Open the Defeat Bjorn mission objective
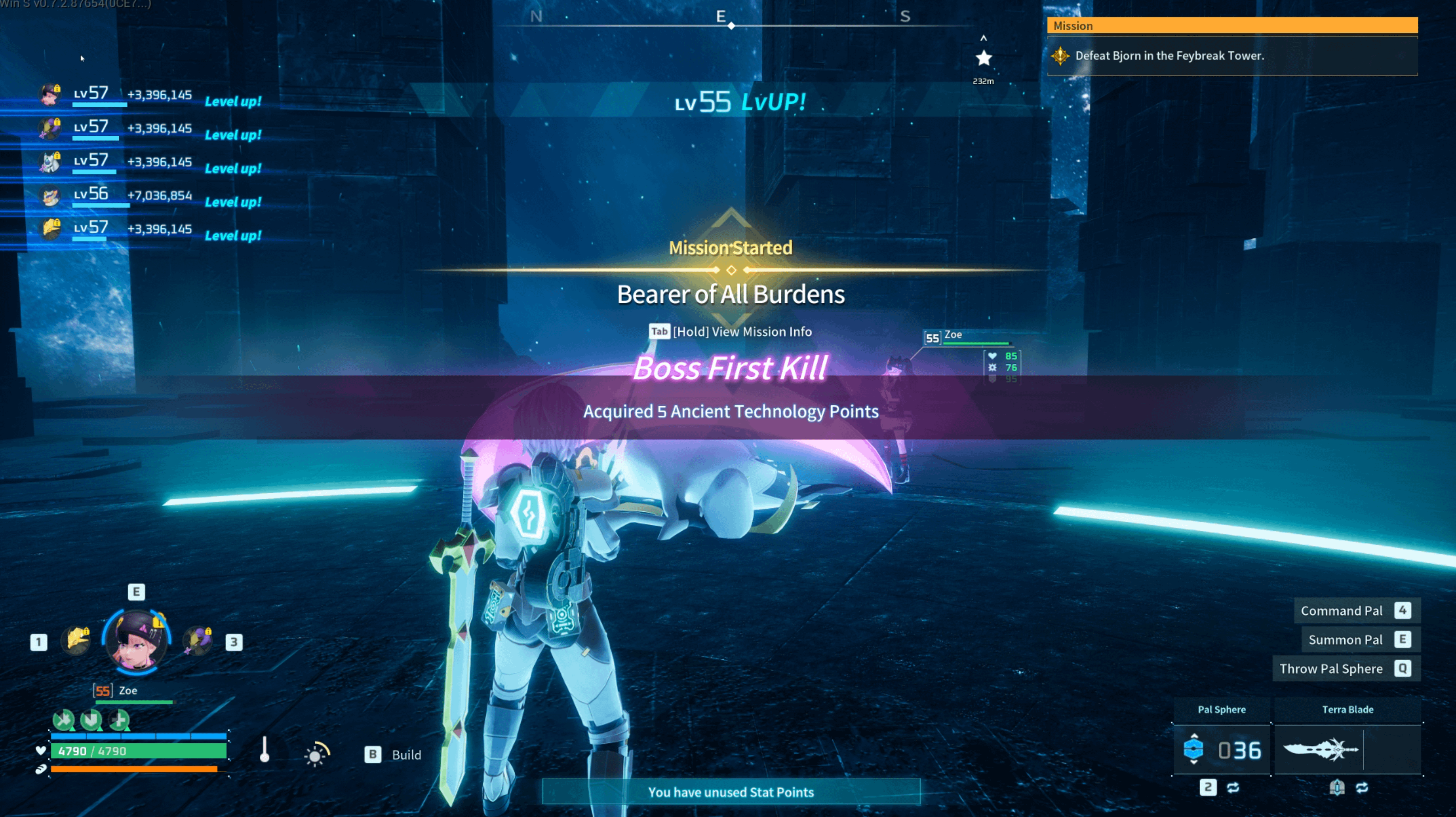The width and height of the screenshot is (1456, 817). pos(1169,56)
